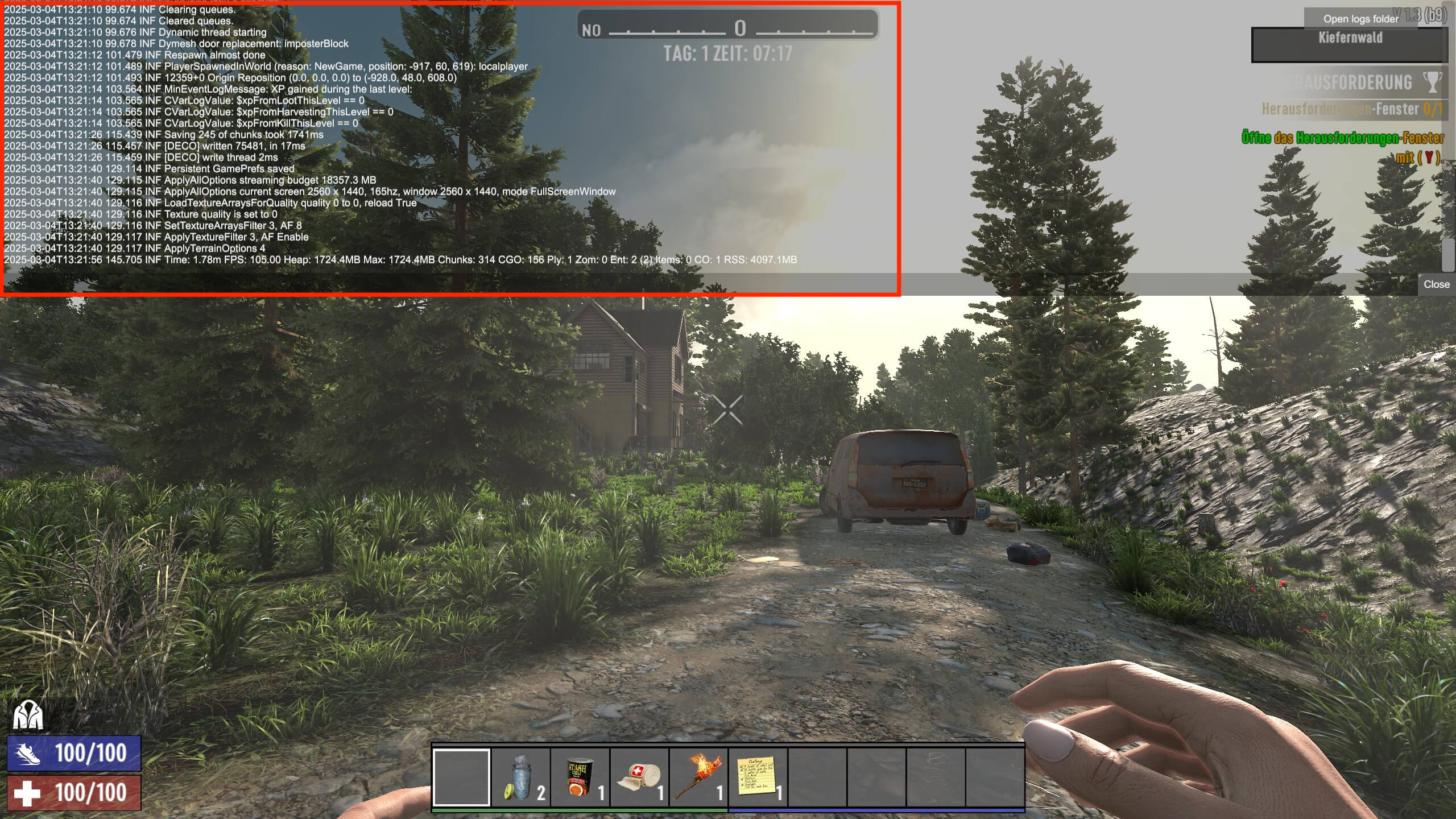Click the console log scrollbar
1456x819 pixels.
click(1448, 255)
